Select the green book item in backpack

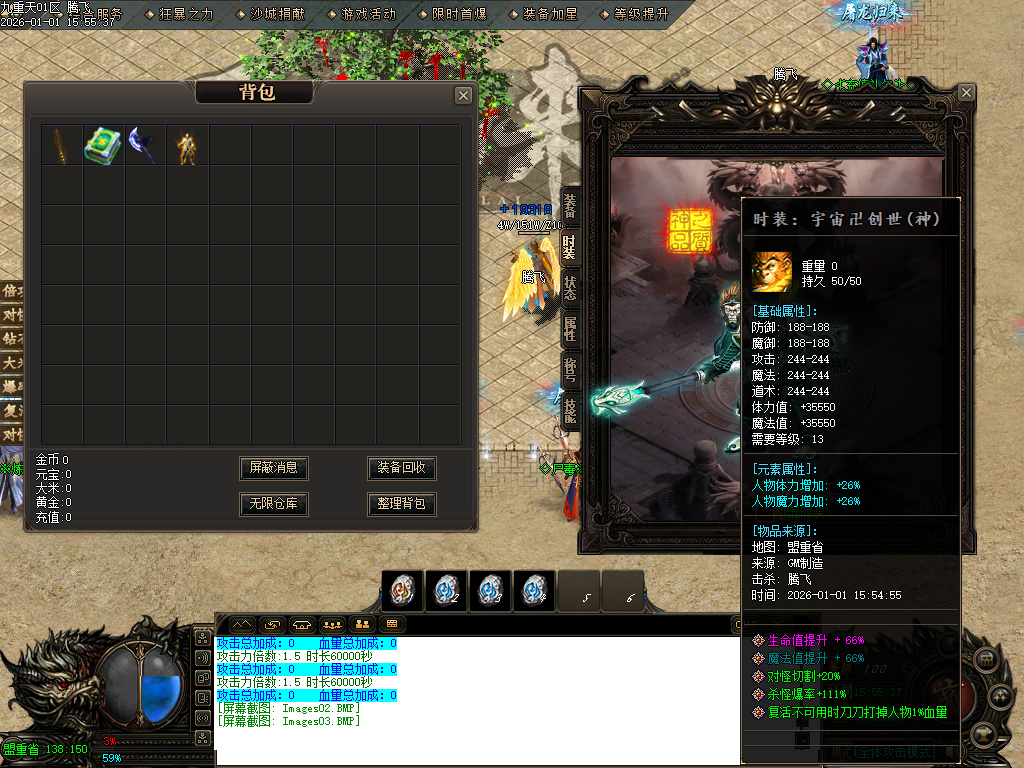102,145
